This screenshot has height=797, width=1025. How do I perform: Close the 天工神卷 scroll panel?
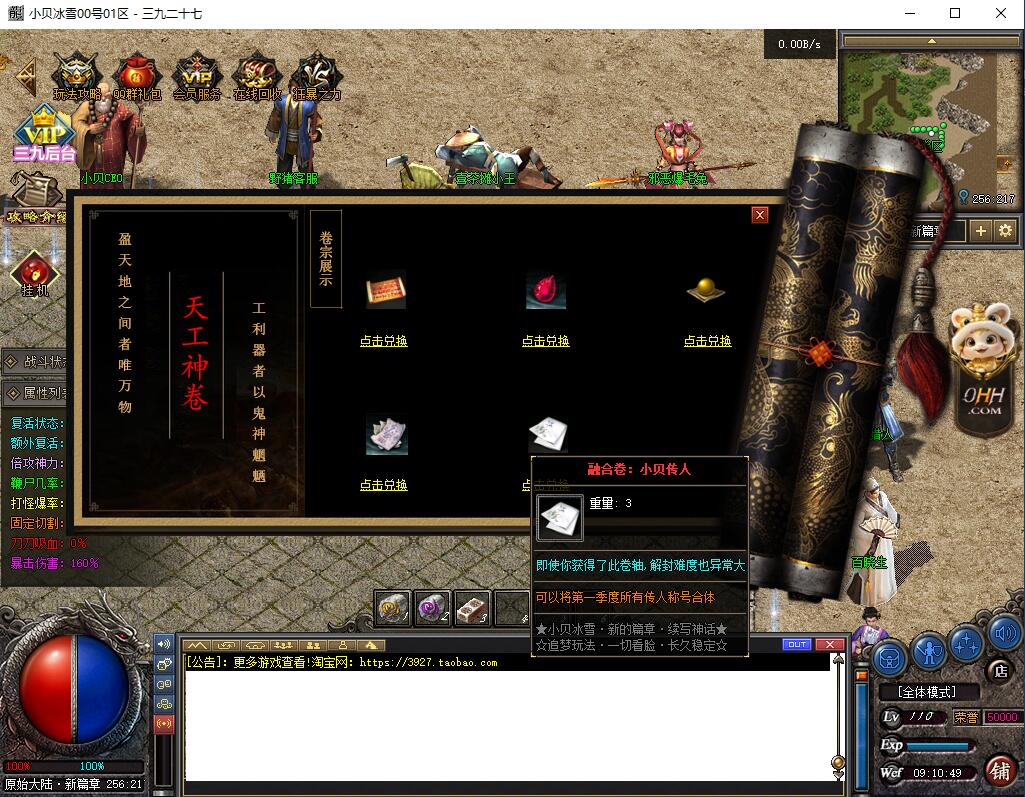pos(760,215)
